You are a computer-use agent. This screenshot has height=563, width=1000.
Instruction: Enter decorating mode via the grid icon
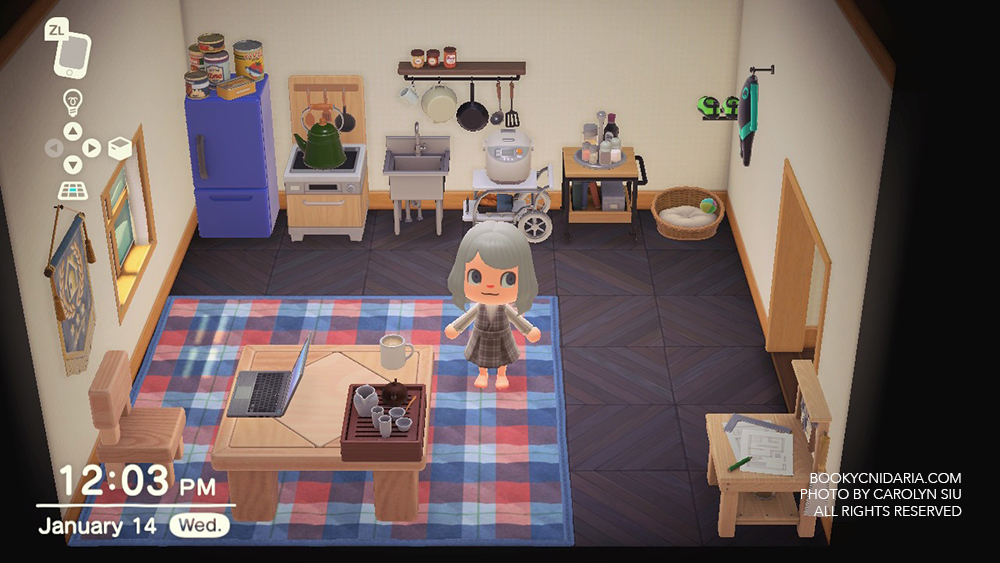(x=72, y=190)
